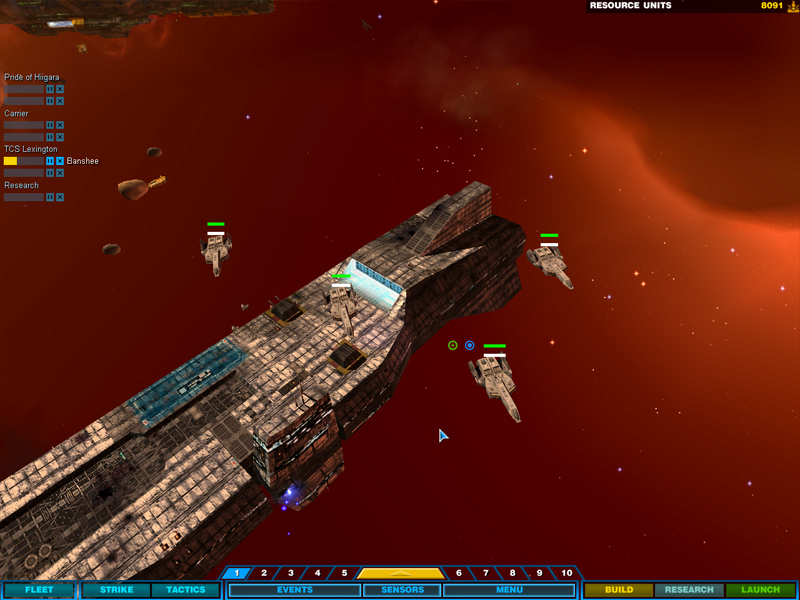Viewport: 800px width, 600px height.
Task: Pause the Banshee build queue
Action: [x=50, y=161]
